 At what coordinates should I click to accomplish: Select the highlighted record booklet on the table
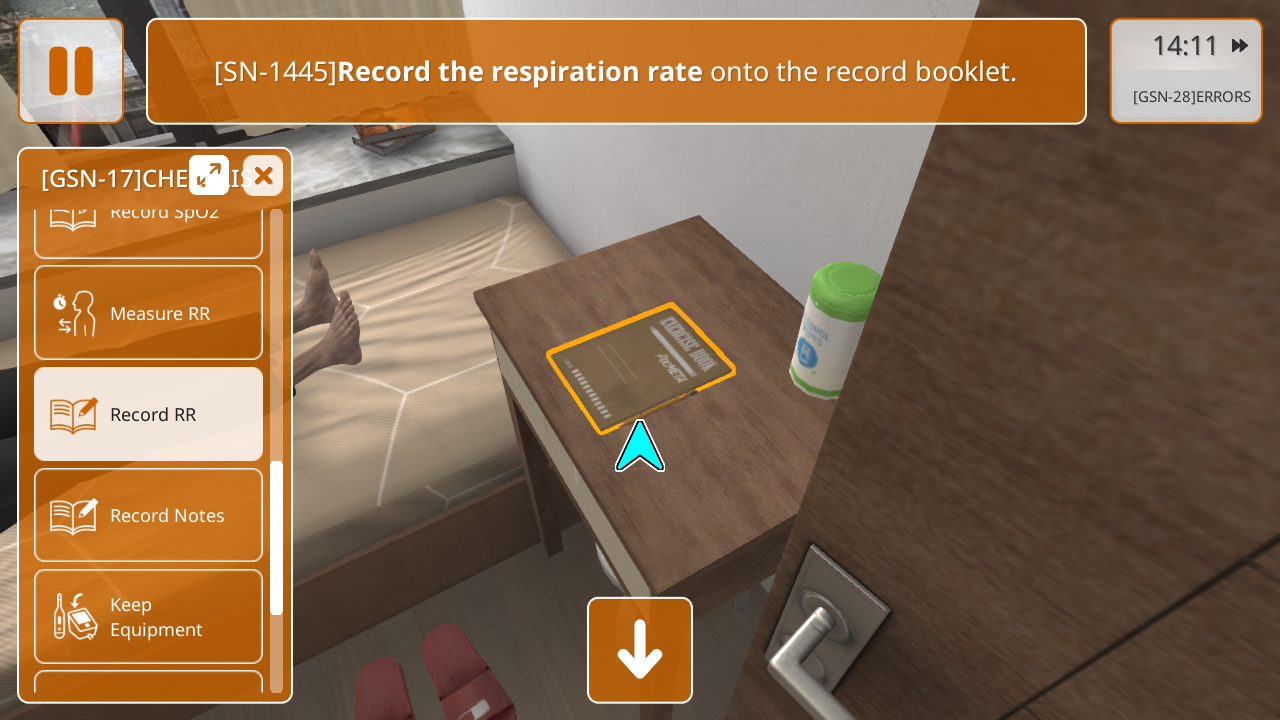coord(640,368)
